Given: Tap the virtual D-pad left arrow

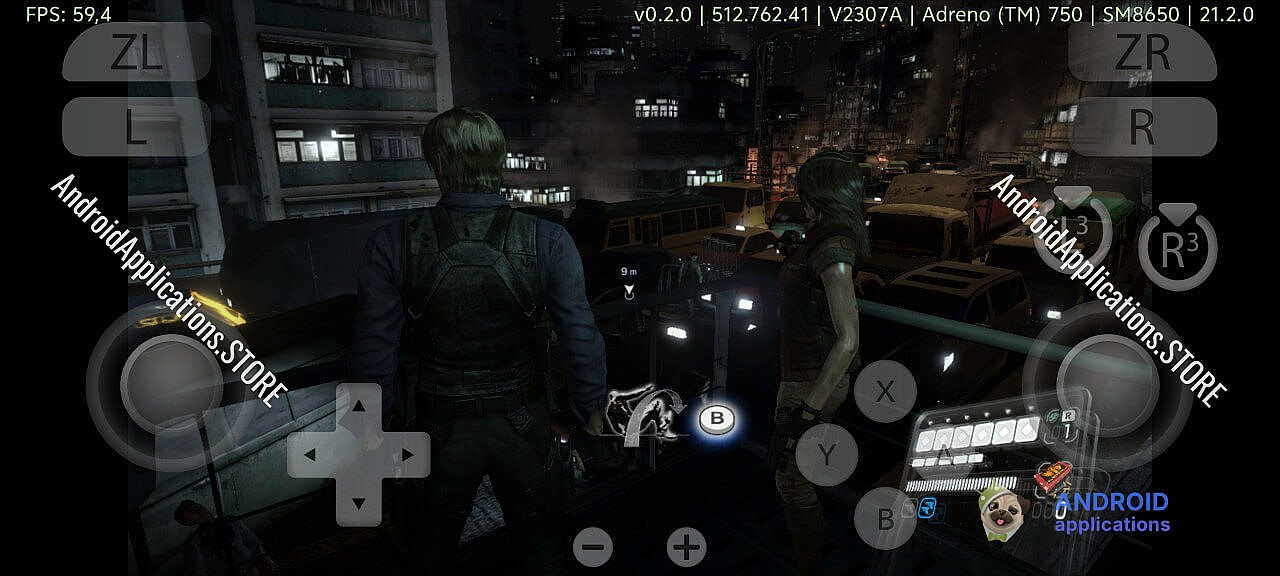Looking at the screenshot, I should click(311, 455).
